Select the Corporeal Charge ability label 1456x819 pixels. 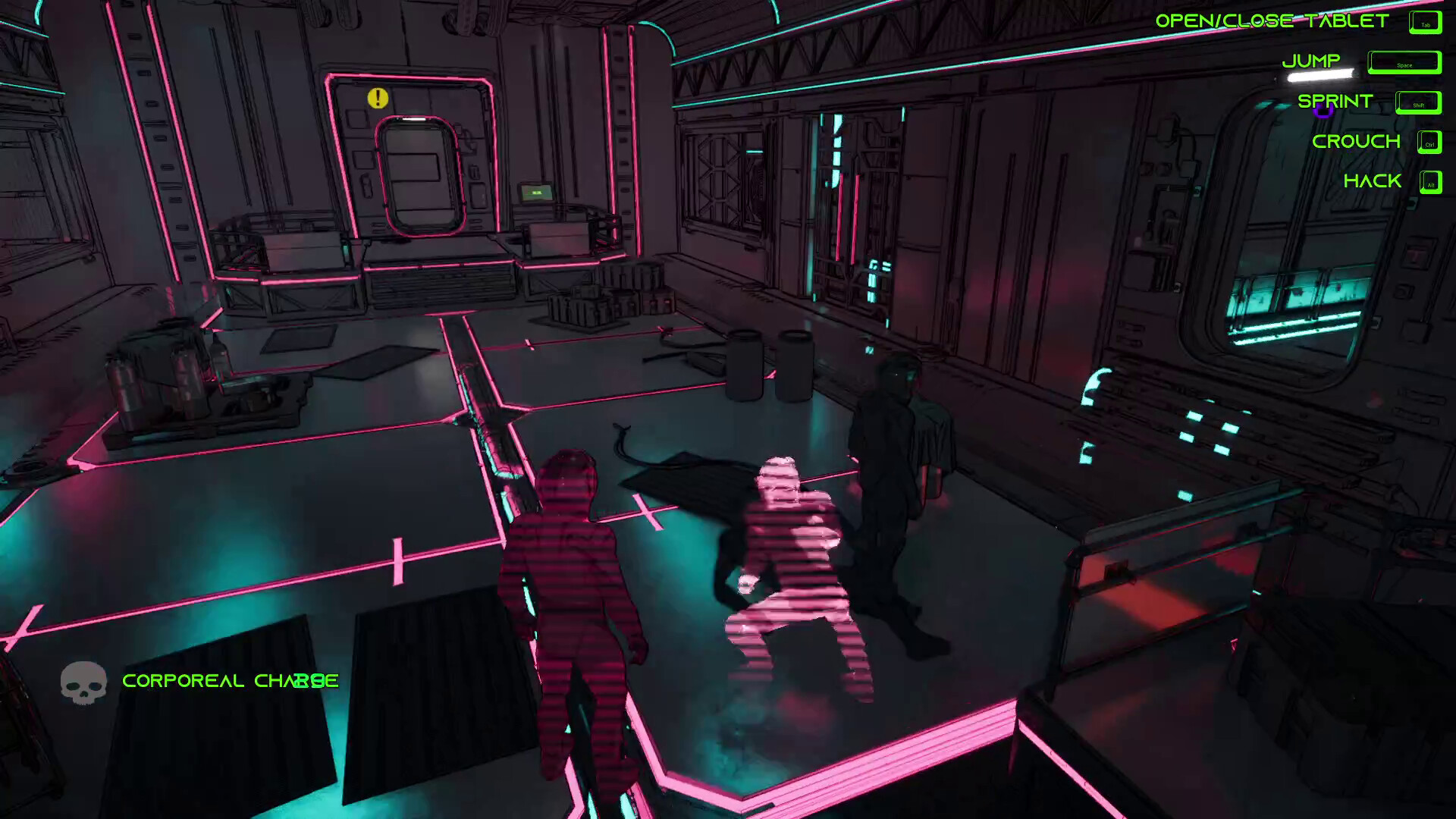click(230, 681)
